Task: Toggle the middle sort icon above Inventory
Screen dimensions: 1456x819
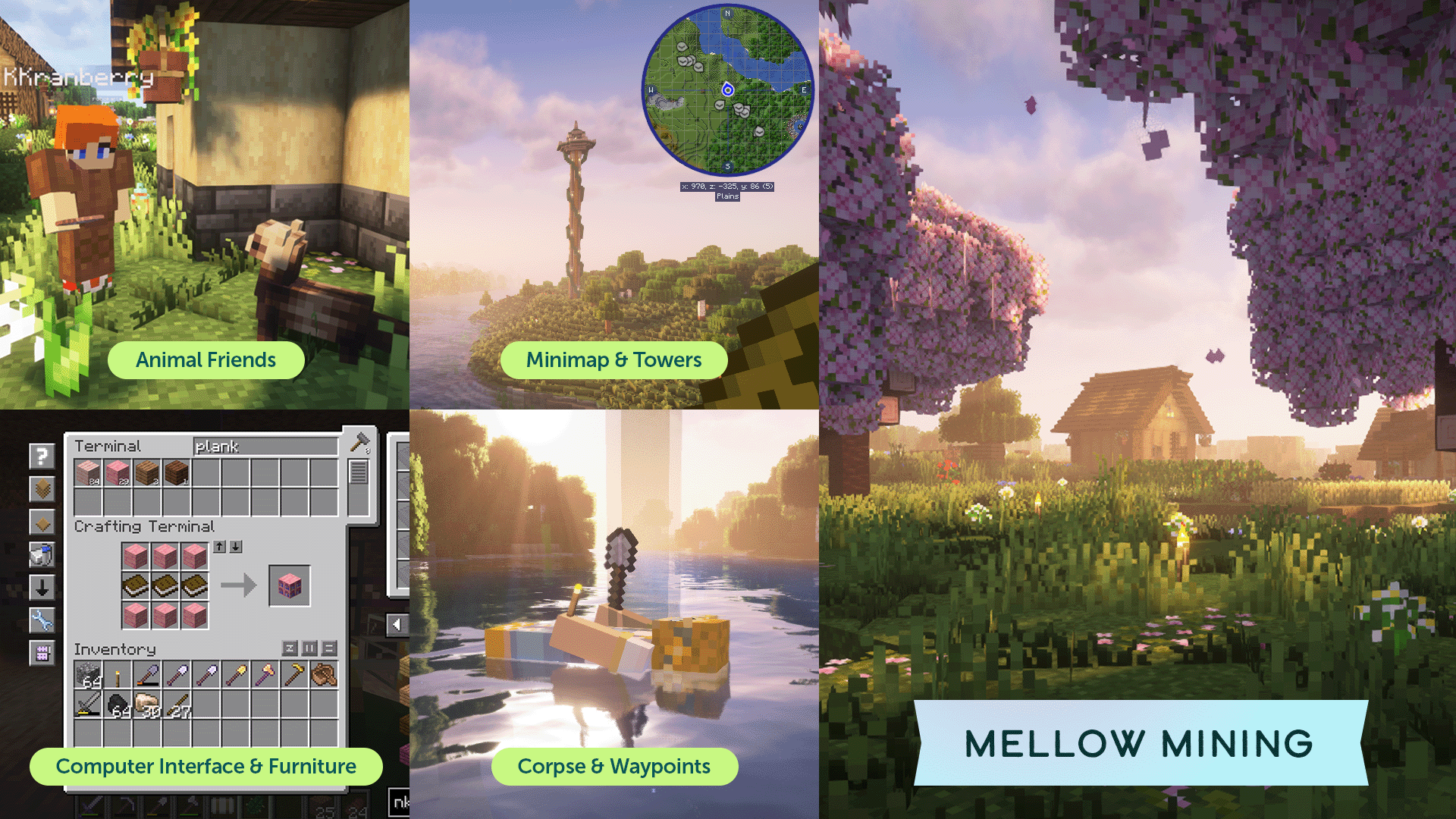Action: [309, 648]
